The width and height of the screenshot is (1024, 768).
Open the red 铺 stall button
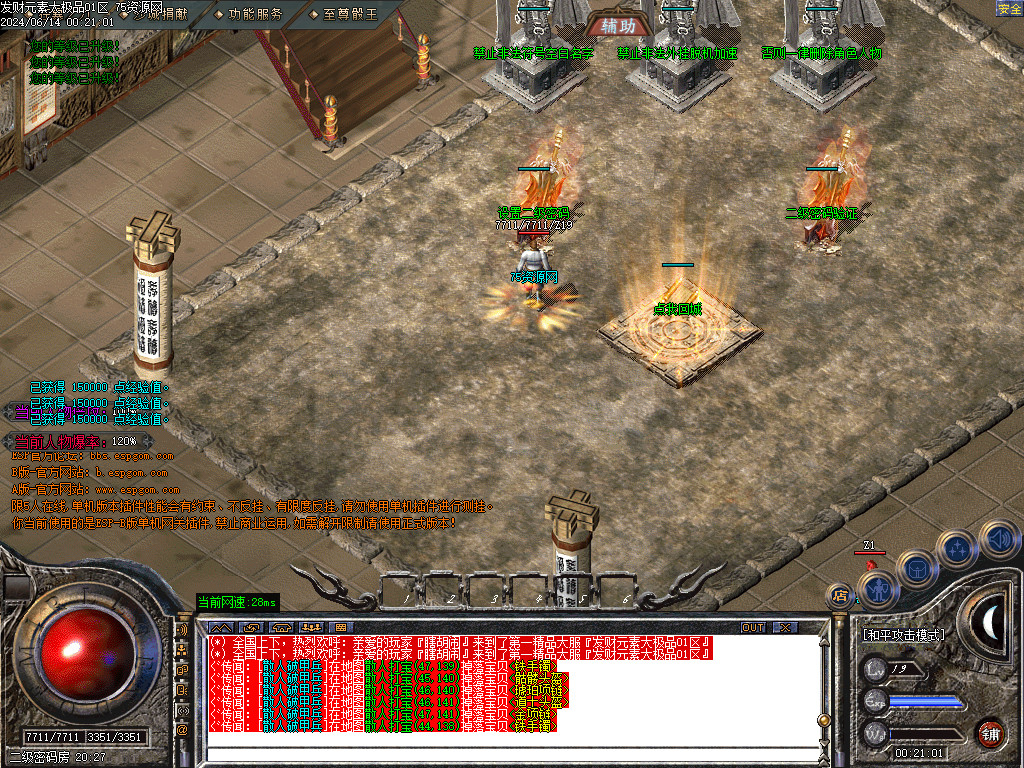[990, 733]
